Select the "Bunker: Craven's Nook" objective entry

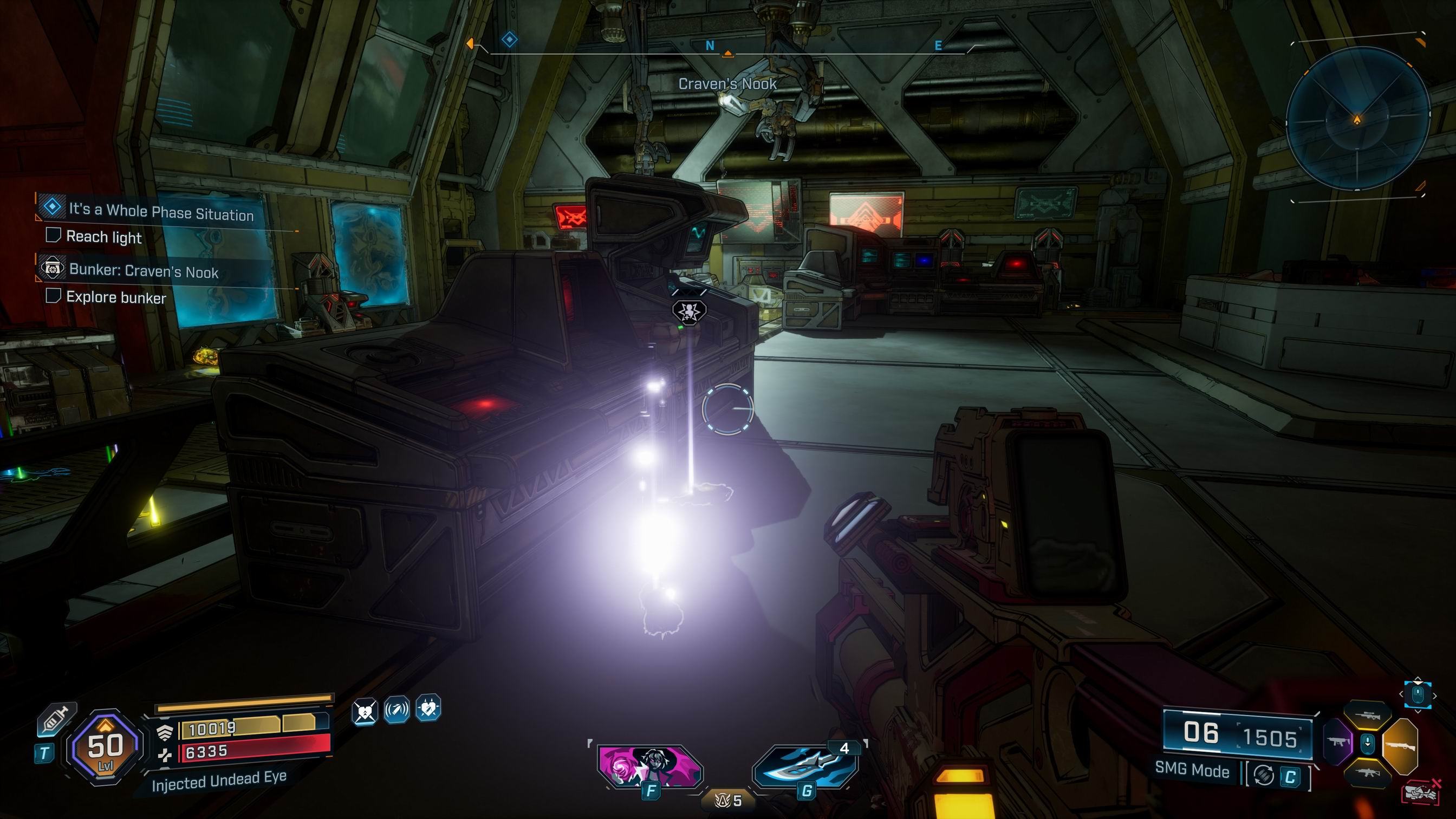coord(144,271)
